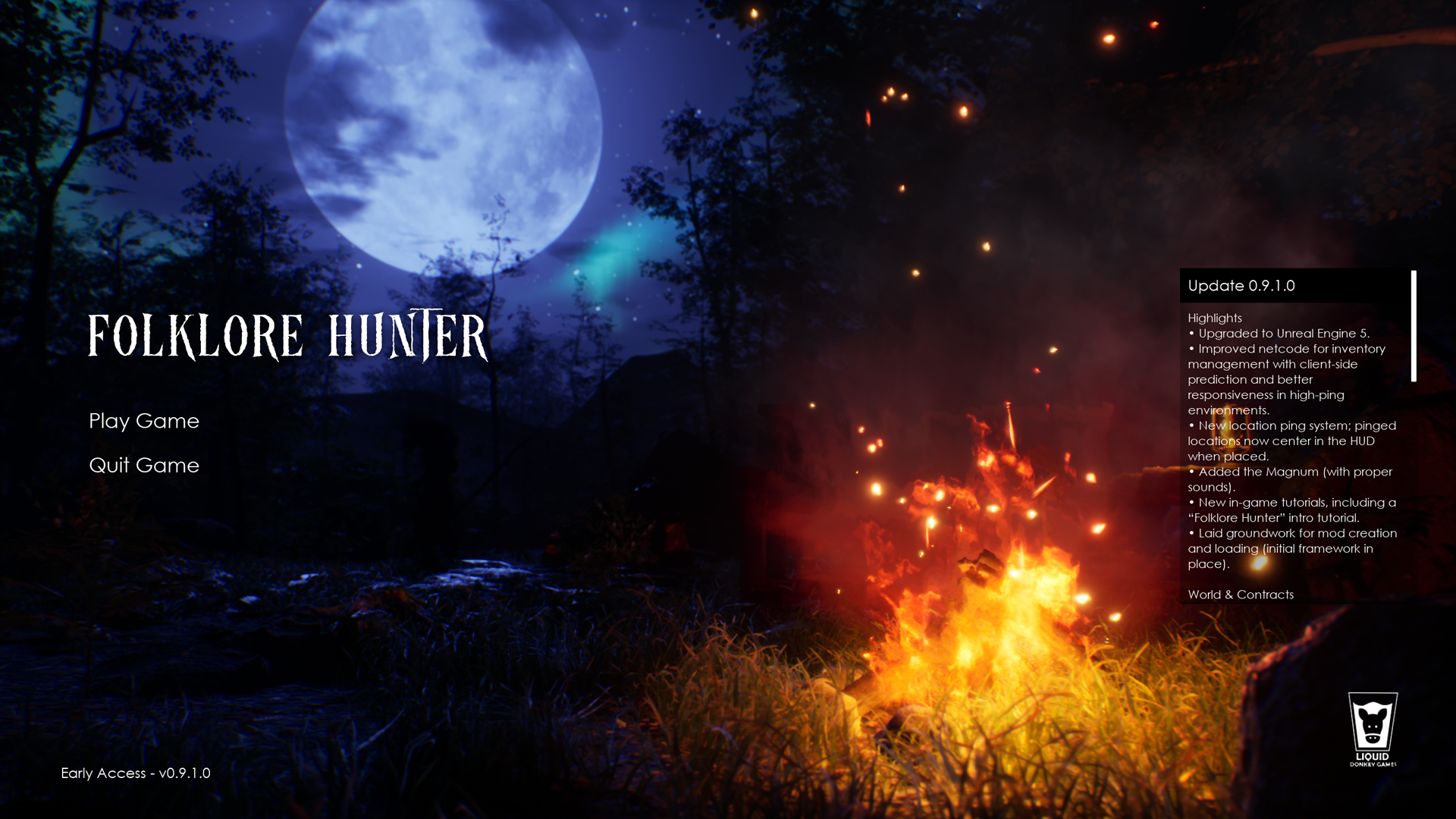Screen dimensions: 1456x819
Task: Open the World & Contracts section
Action: (1241, 595)
